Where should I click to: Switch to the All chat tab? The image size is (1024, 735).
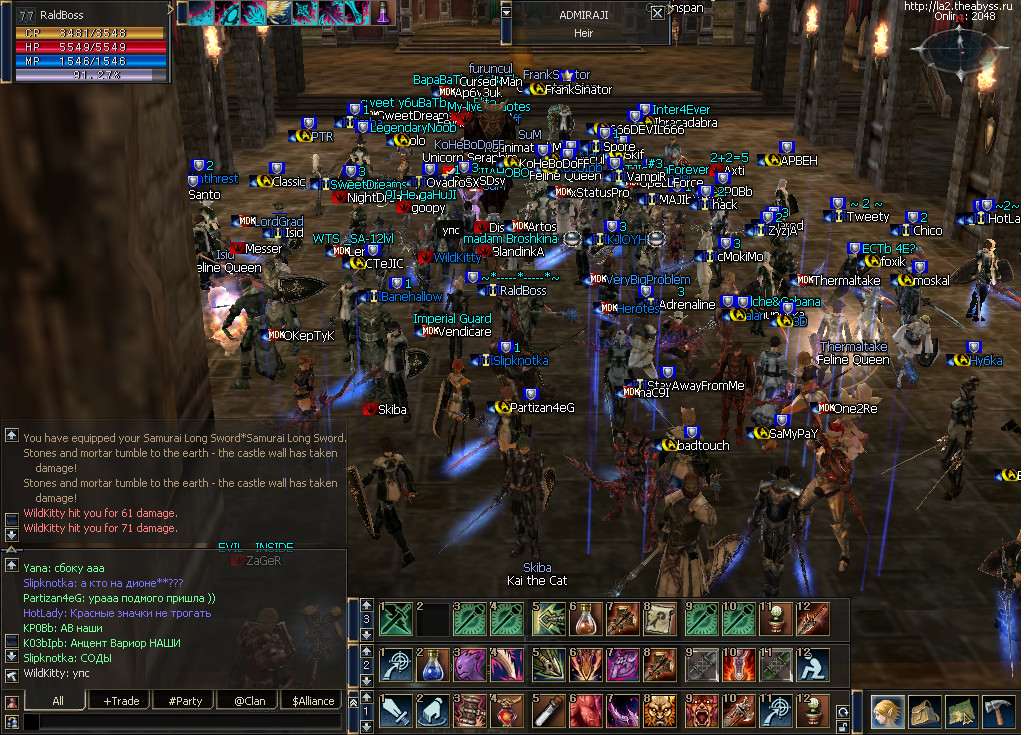58,701
